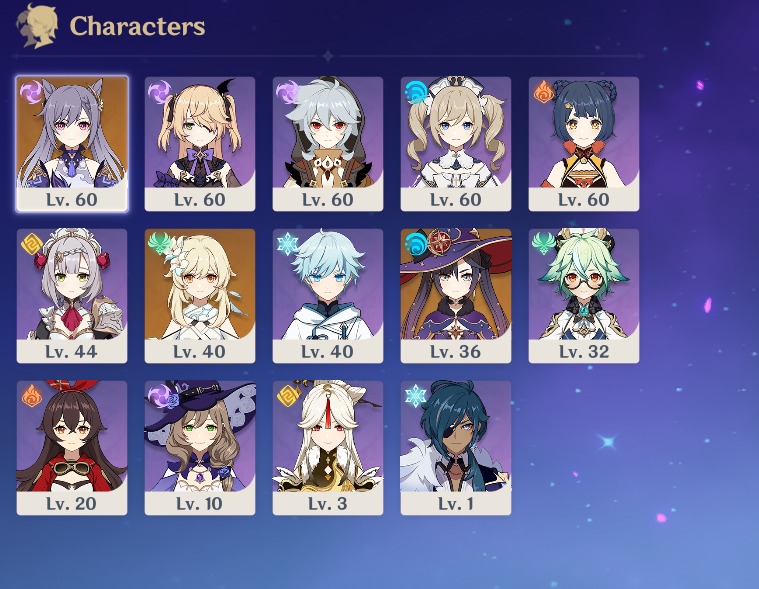Select Keqing's Lv. 60 character card
This screenshot has width=759, height=589.
(72, 143)
